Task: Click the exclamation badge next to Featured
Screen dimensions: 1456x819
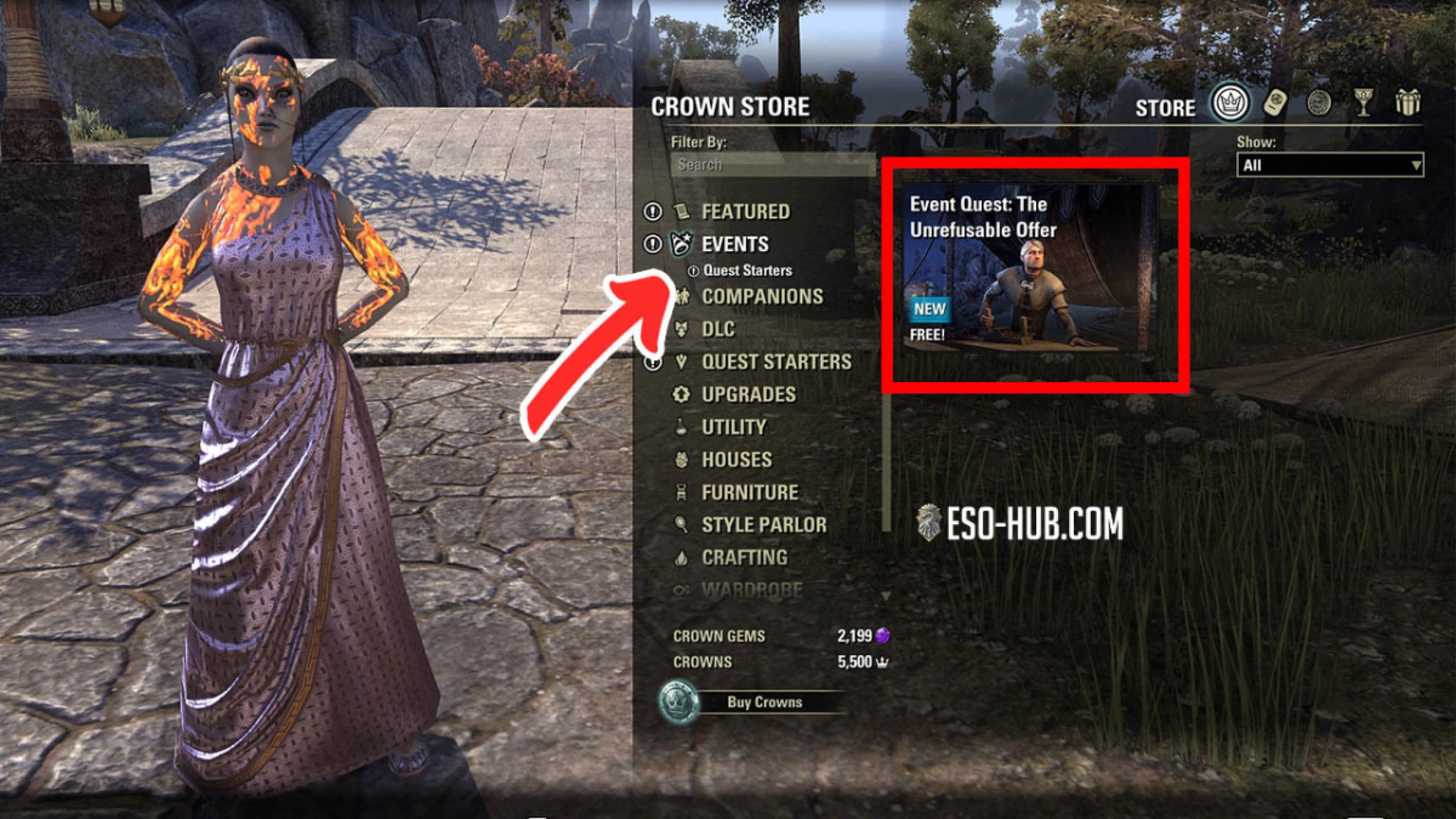Action: click(652, 212)
